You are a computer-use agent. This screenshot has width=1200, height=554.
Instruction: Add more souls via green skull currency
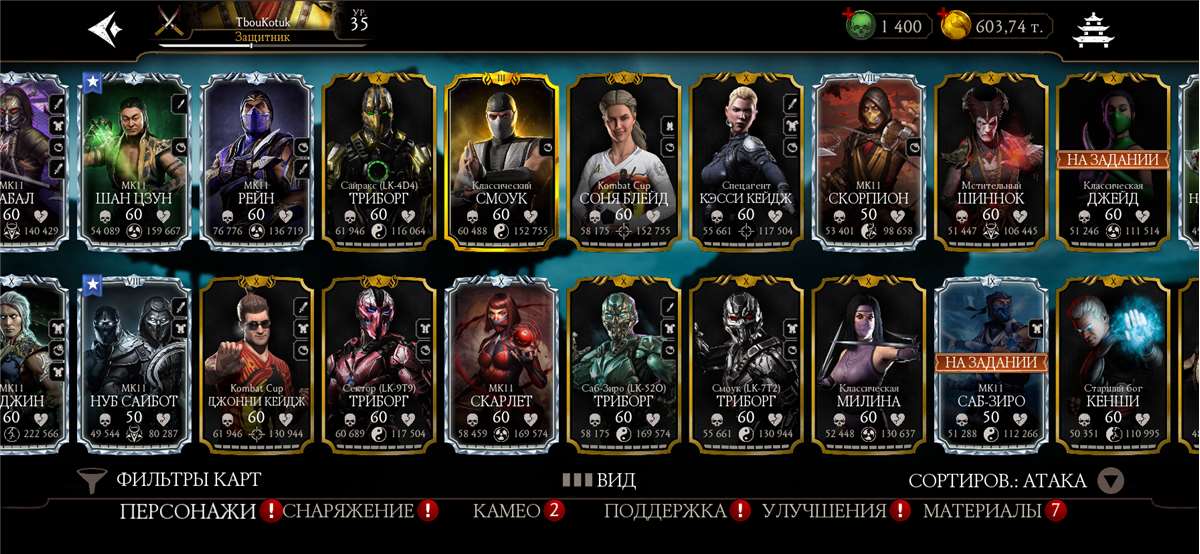coord(858,25)
